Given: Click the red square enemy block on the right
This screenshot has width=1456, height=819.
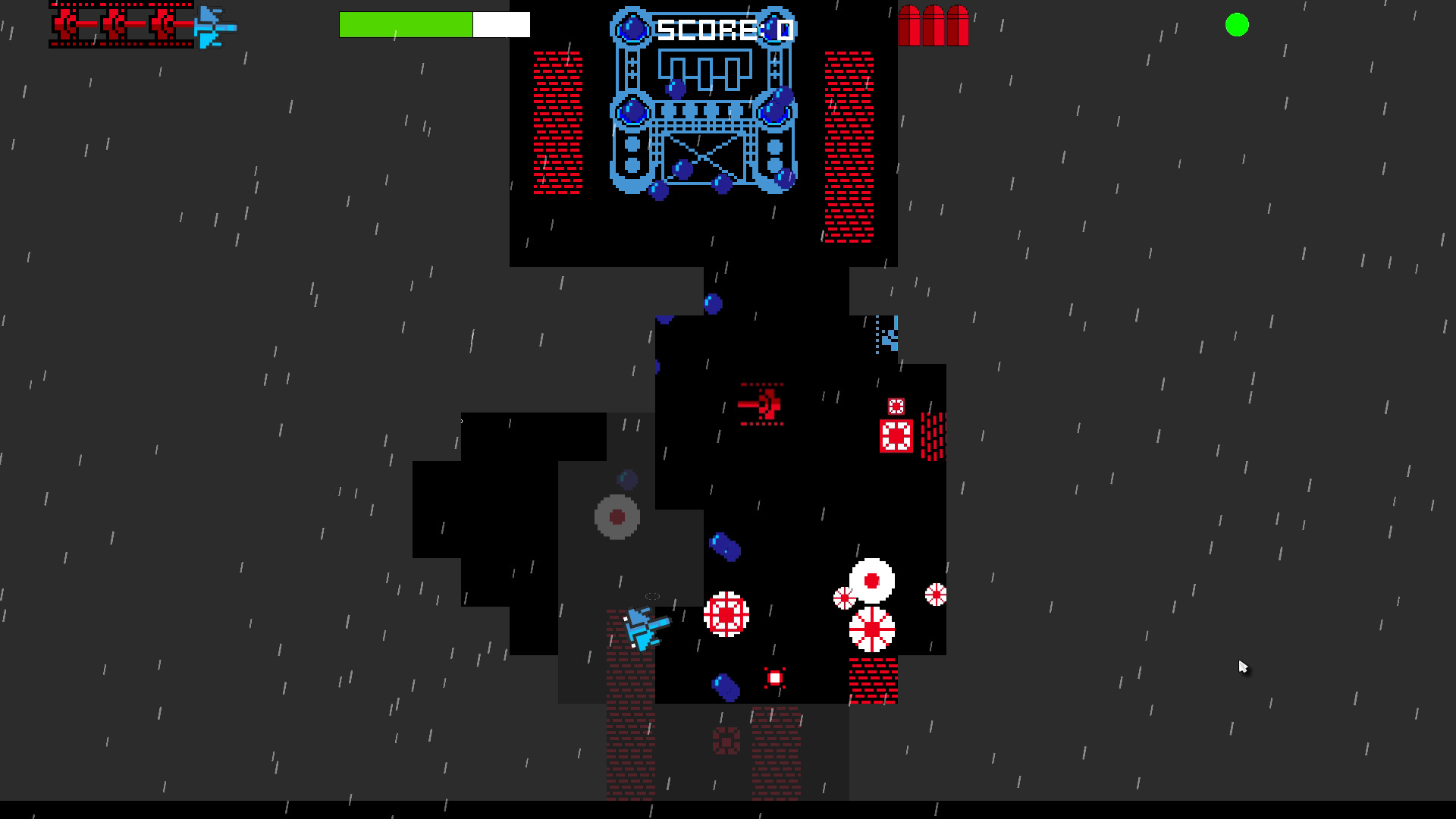Looking at the screenshot, I should 896,434.
